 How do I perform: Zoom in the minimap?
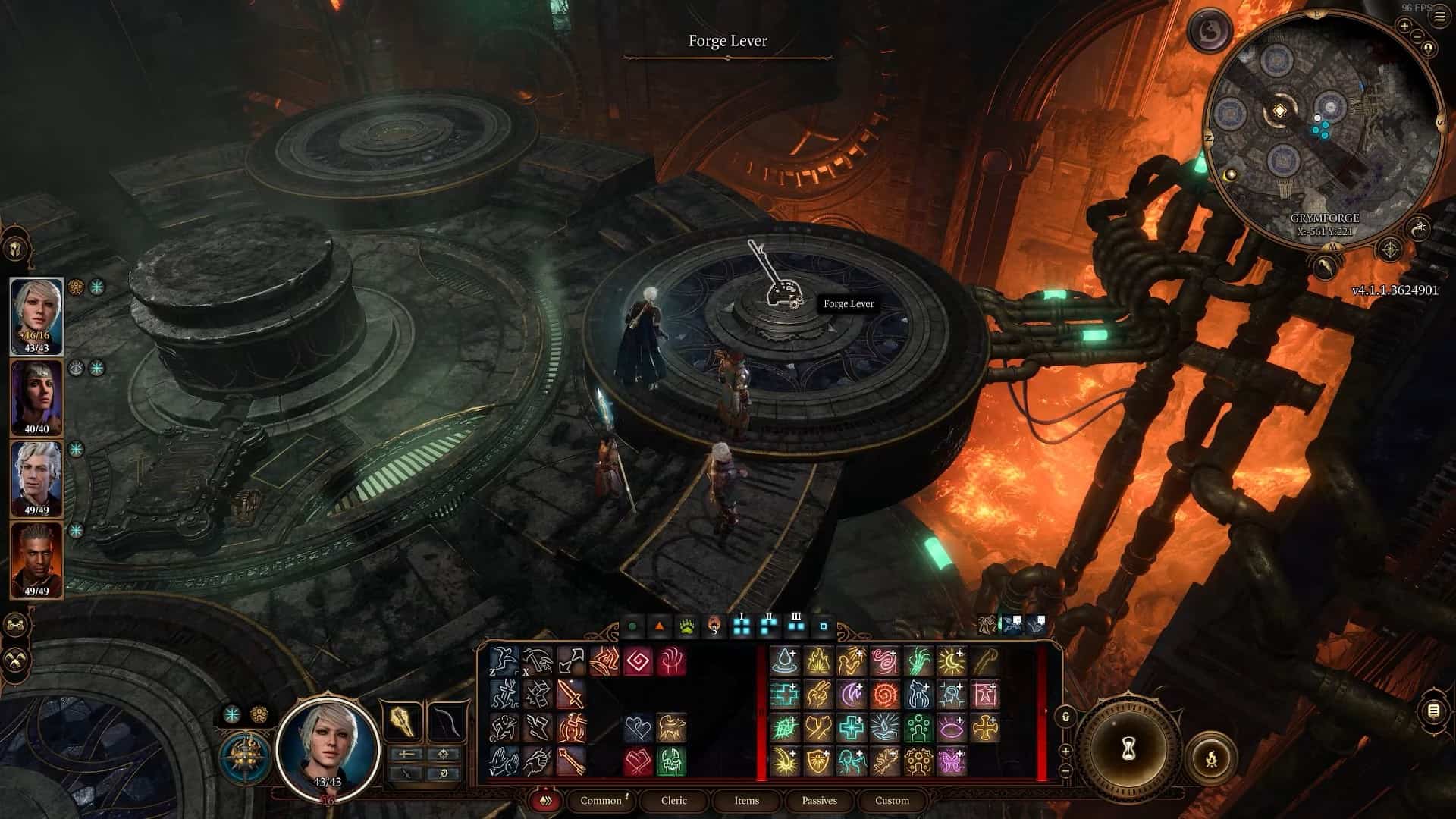[1404, 27]
